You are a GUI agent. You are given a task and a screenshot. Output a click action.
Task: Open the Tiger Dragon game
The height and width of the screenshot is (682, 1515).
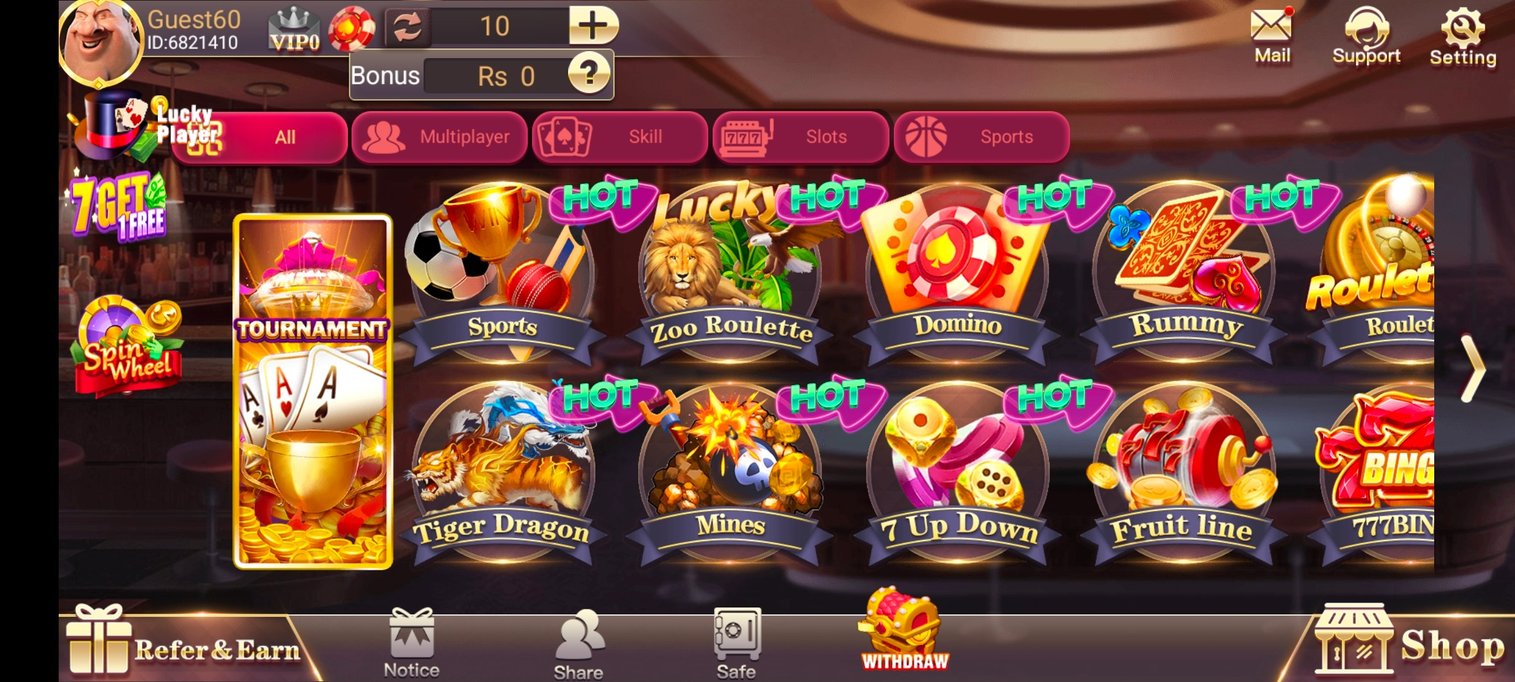point(502,470)
